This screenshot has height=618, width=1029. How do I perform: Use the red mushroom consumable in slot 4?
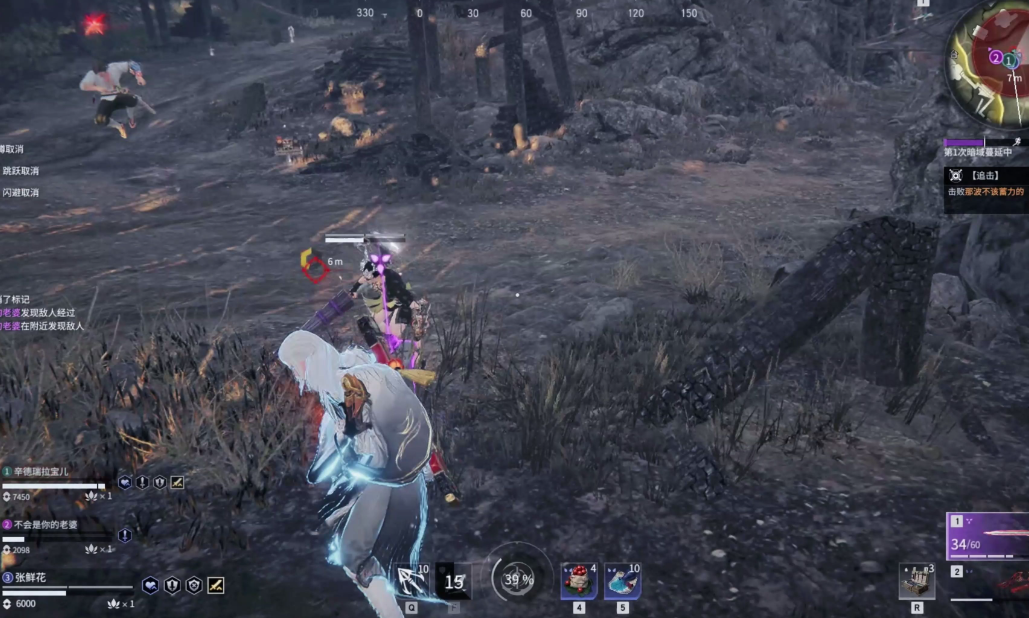click(x=579, y=580)
